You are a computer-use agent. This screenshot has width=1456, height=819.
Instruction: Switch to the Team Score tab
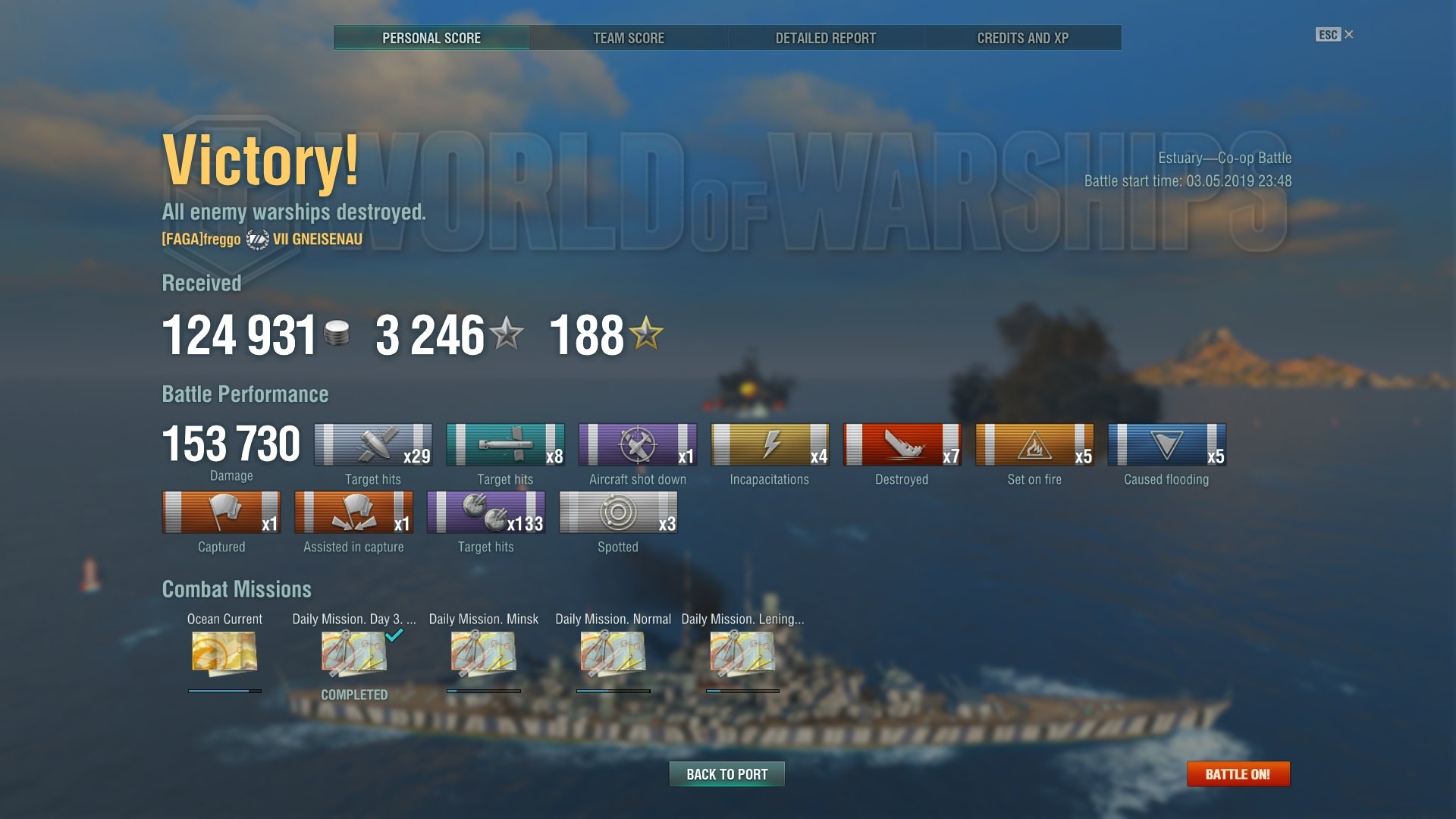[x=628, y=38]
